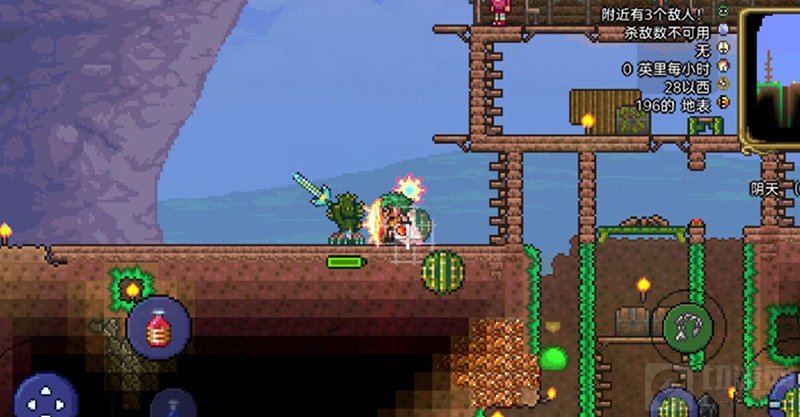The image size is (800, 417).
Task: Toggle the nearby enemies radar icon
Action: [x=724, y=13]
